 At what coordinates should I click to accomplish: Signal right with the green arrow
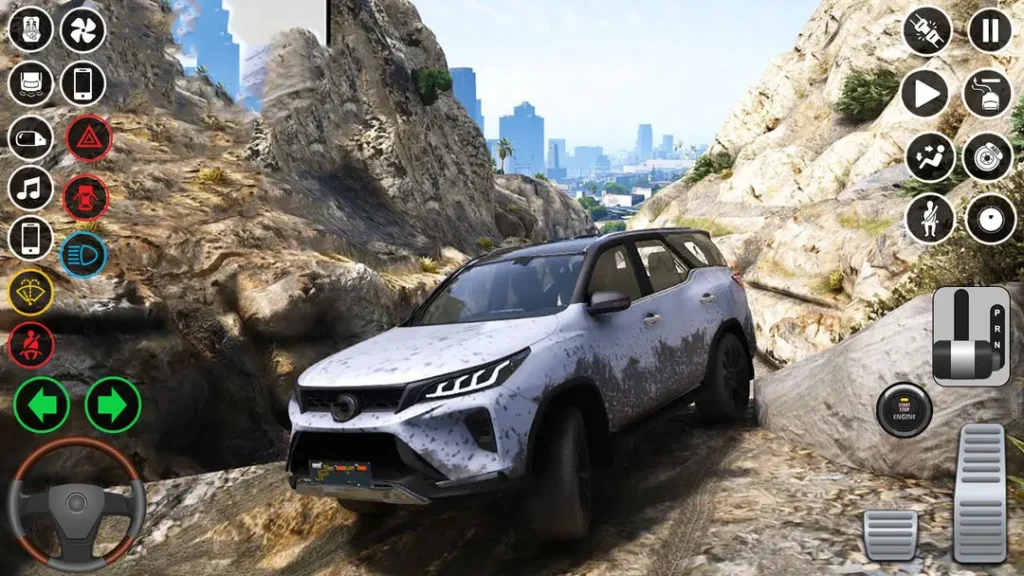coord(113,405)
